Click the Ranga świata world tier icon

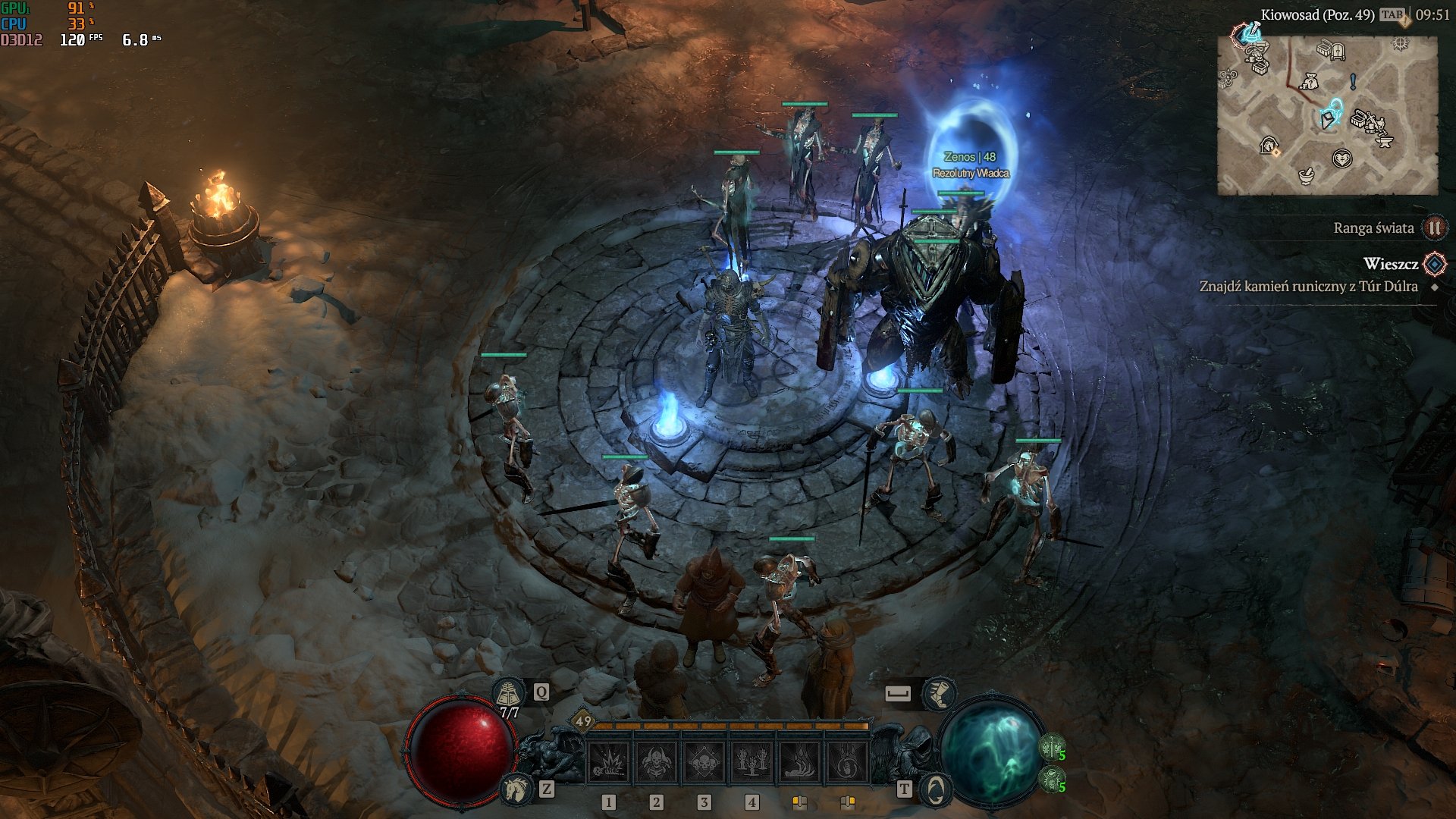click(x=1434, y=227)
